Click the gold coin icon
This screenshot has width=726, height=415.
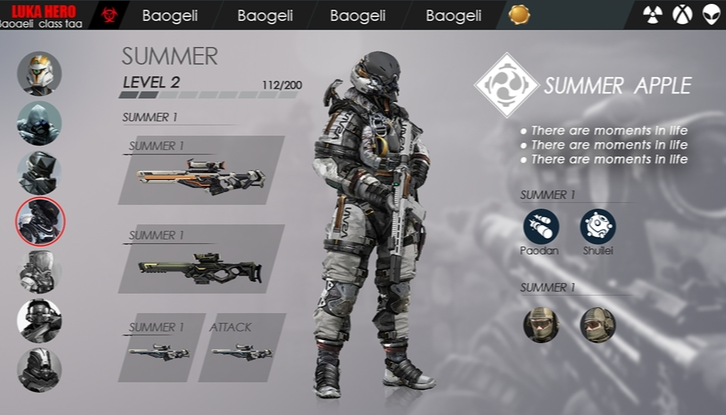pos(519,15)
